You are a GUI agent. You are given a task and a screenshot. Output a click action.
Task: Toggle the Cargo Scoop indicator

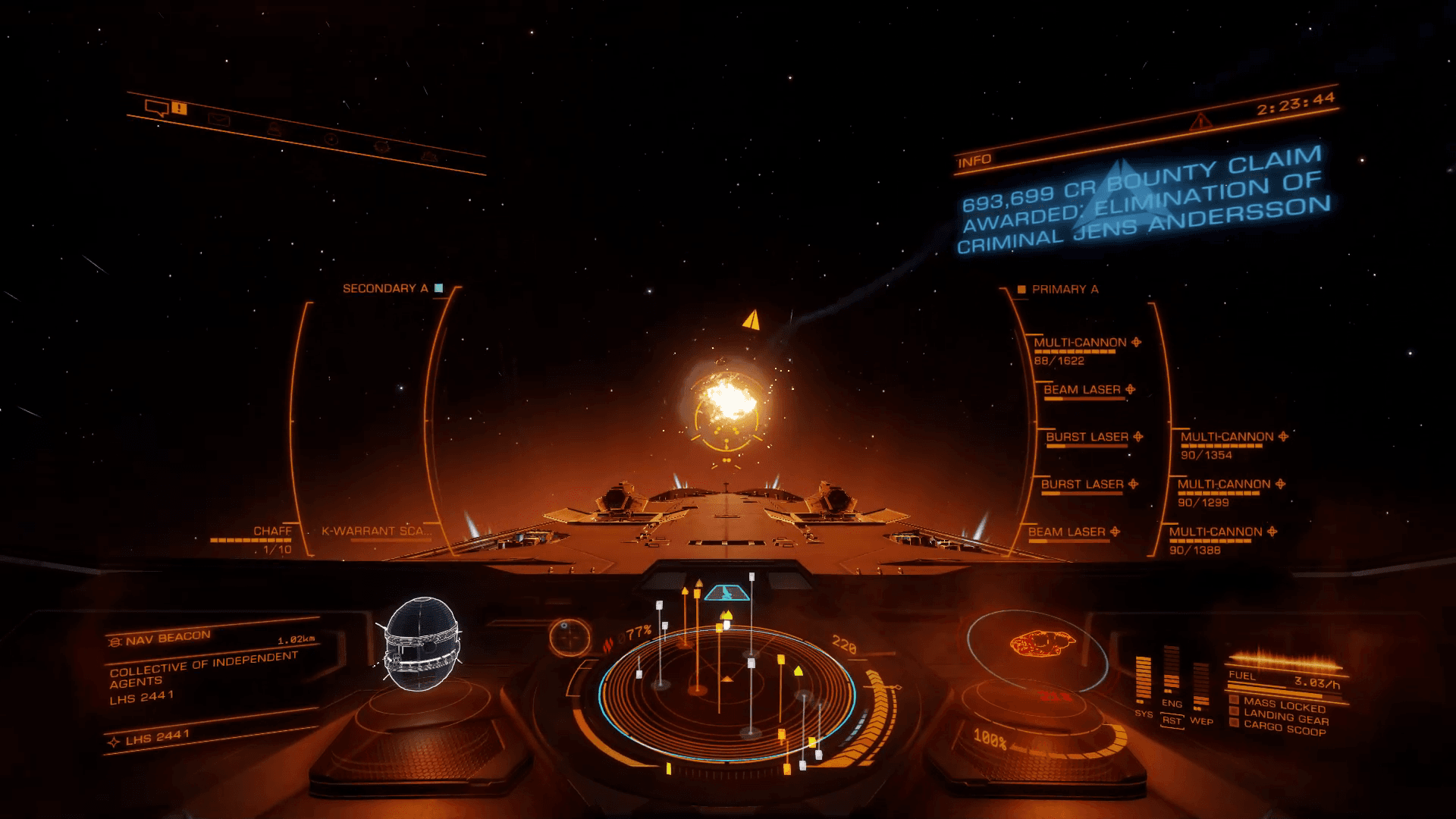point(1284,728)
